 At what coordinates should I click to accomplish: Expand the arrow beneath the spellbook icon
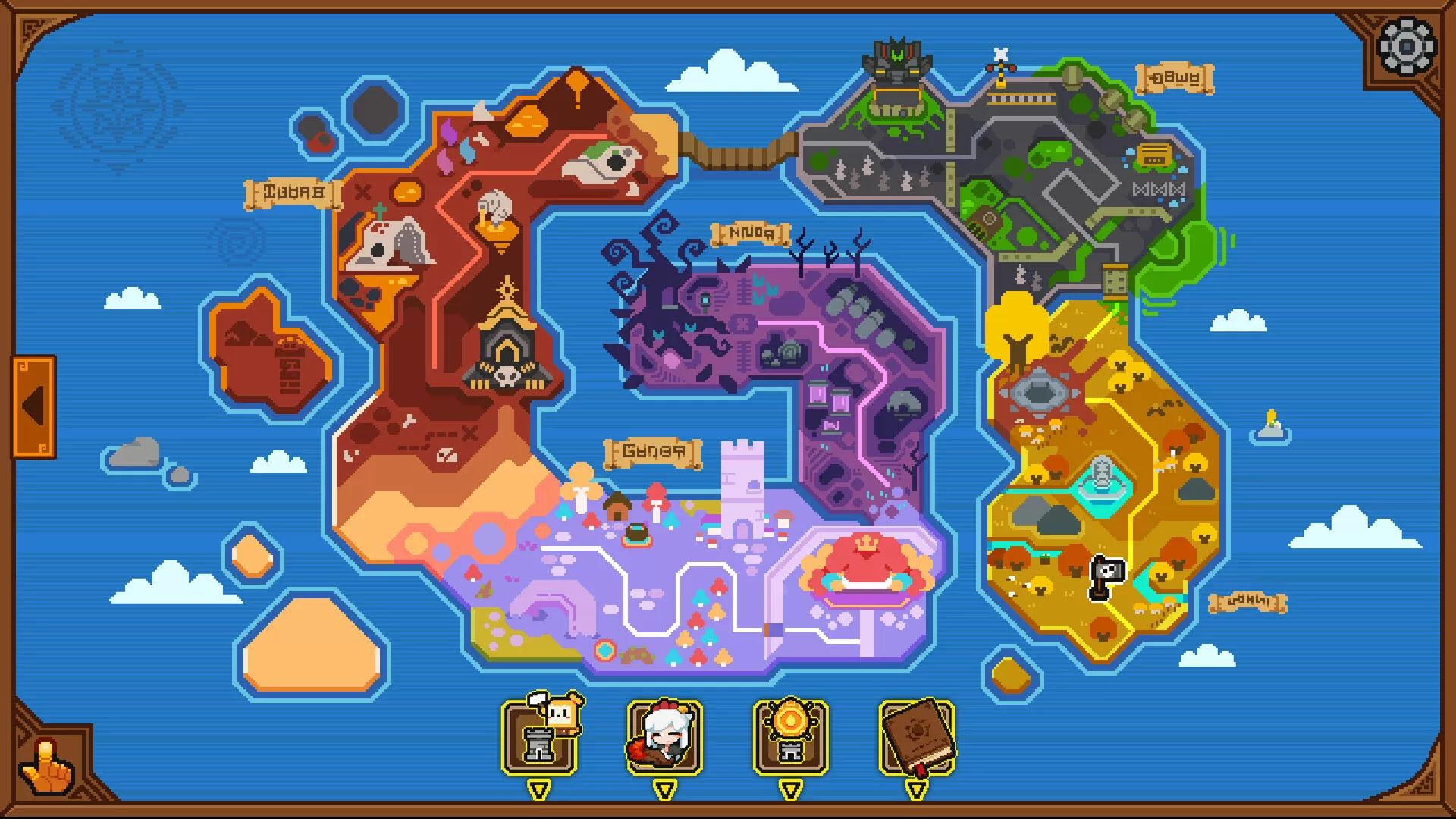pos(918,789)
